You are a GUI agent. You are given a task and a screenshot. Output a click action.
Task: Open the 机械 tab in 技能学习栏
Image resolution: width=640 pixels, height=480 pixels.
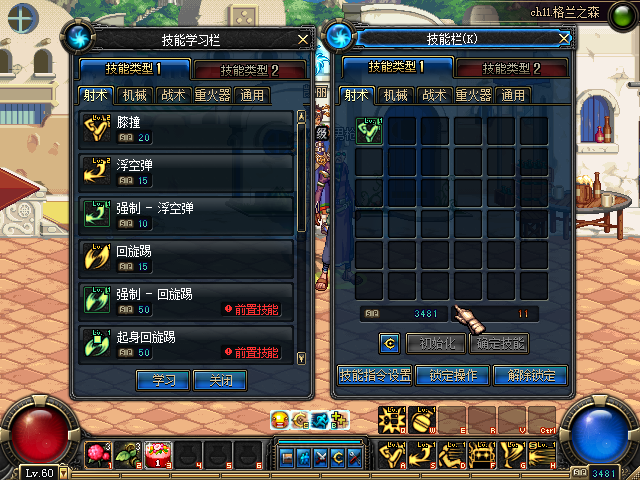point(135,96)
